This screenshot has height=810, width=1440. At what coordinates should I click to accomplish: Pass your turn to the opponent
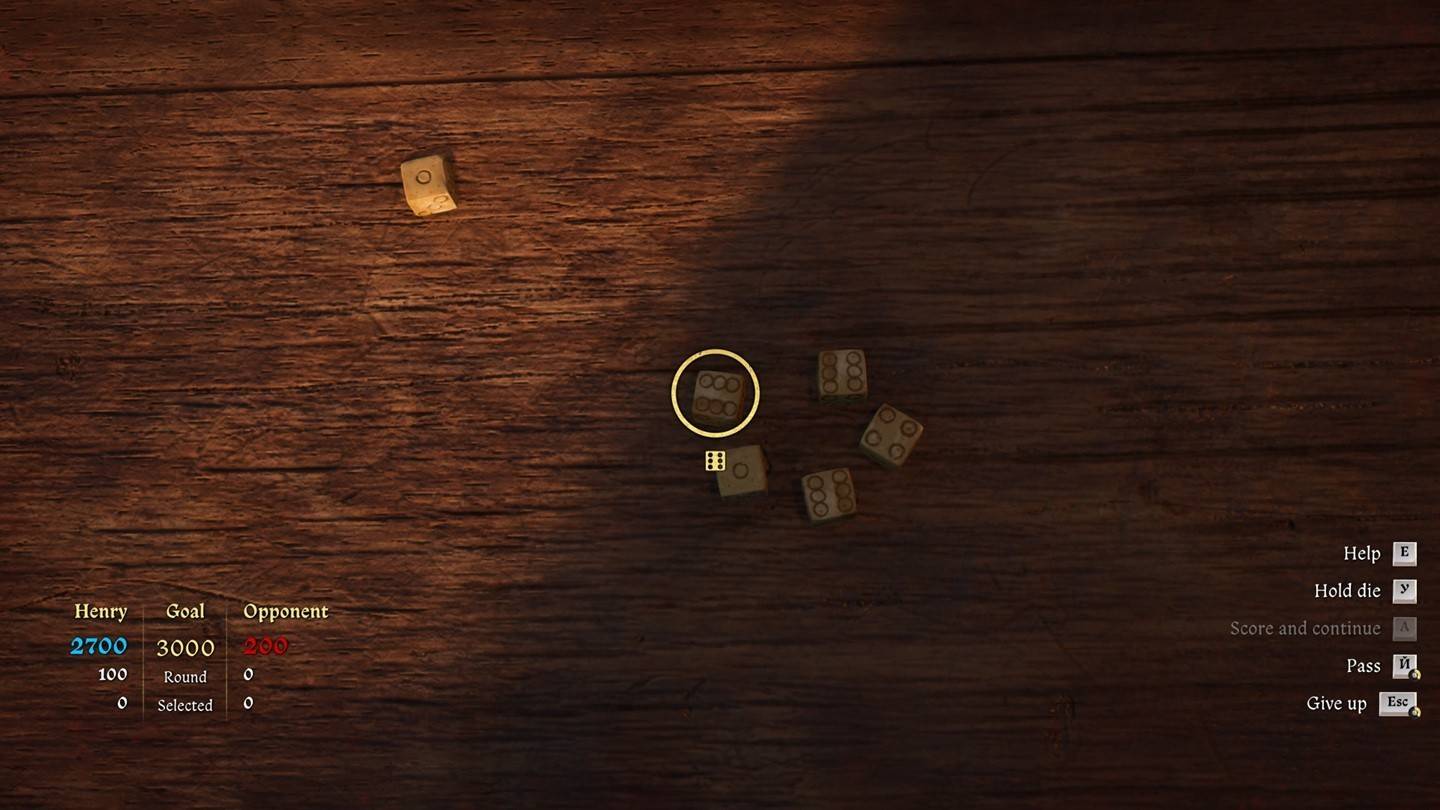[x=1361, y=665]
